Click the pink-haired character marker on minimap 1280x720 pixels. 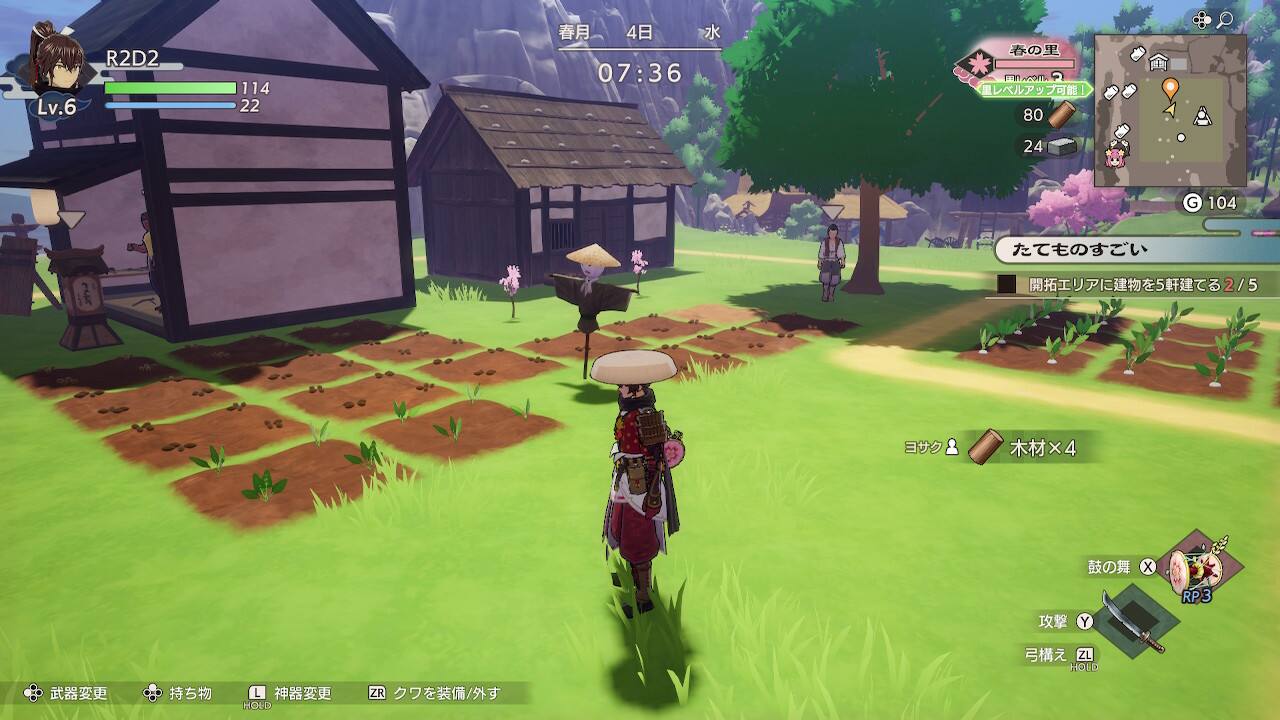pos(1114,155)
